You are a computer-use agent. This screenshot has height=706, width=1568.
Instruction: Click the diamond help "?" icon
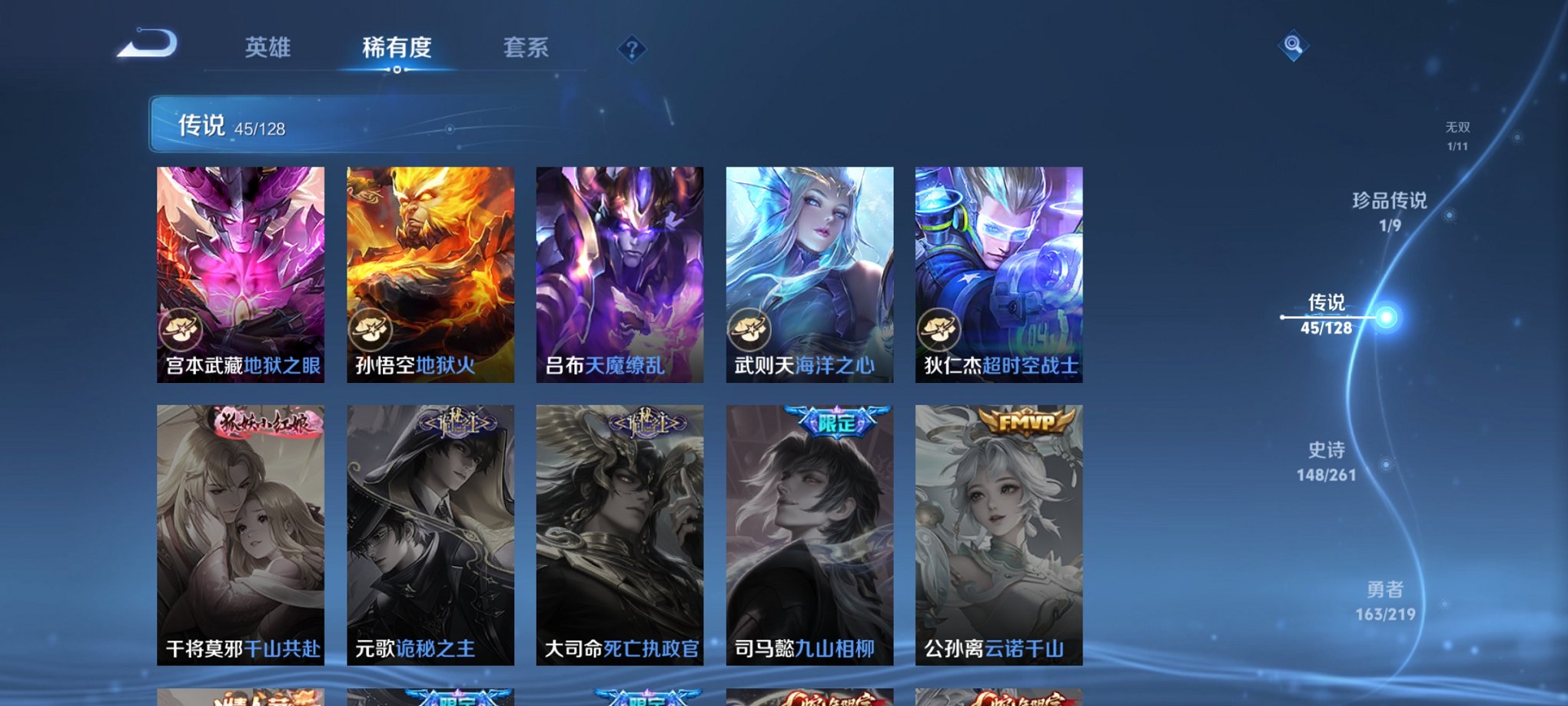[x=632, y=51]
